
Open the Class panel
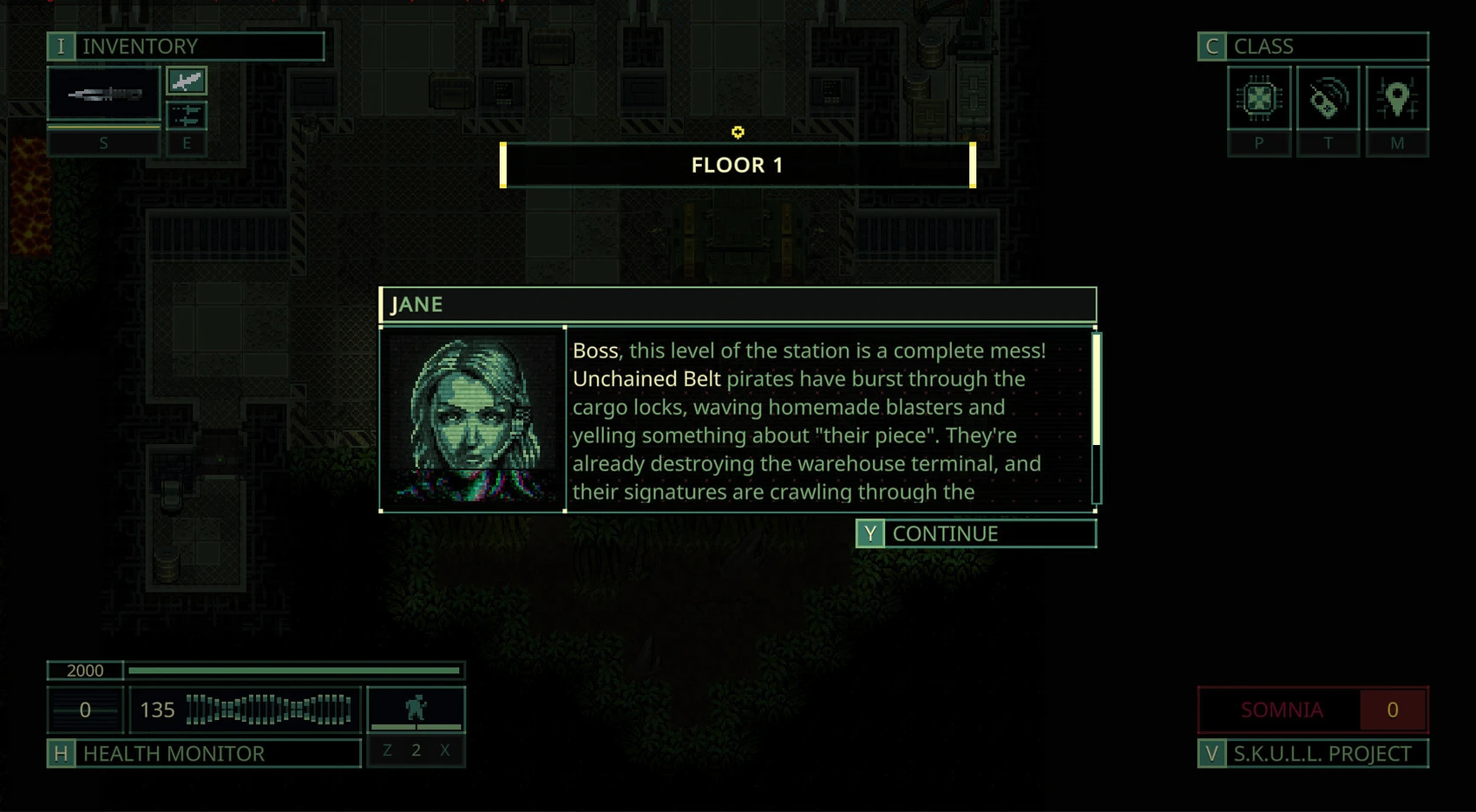(1312, 46)
